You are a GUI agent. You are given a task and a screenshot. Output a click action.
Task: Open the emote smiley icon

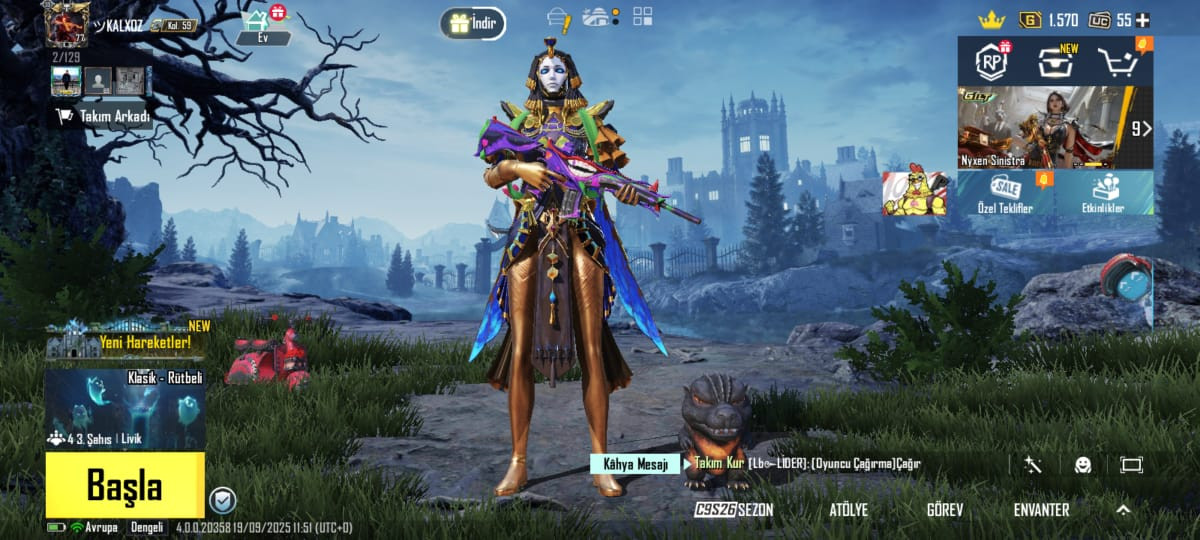click(x=1083, y=465)
